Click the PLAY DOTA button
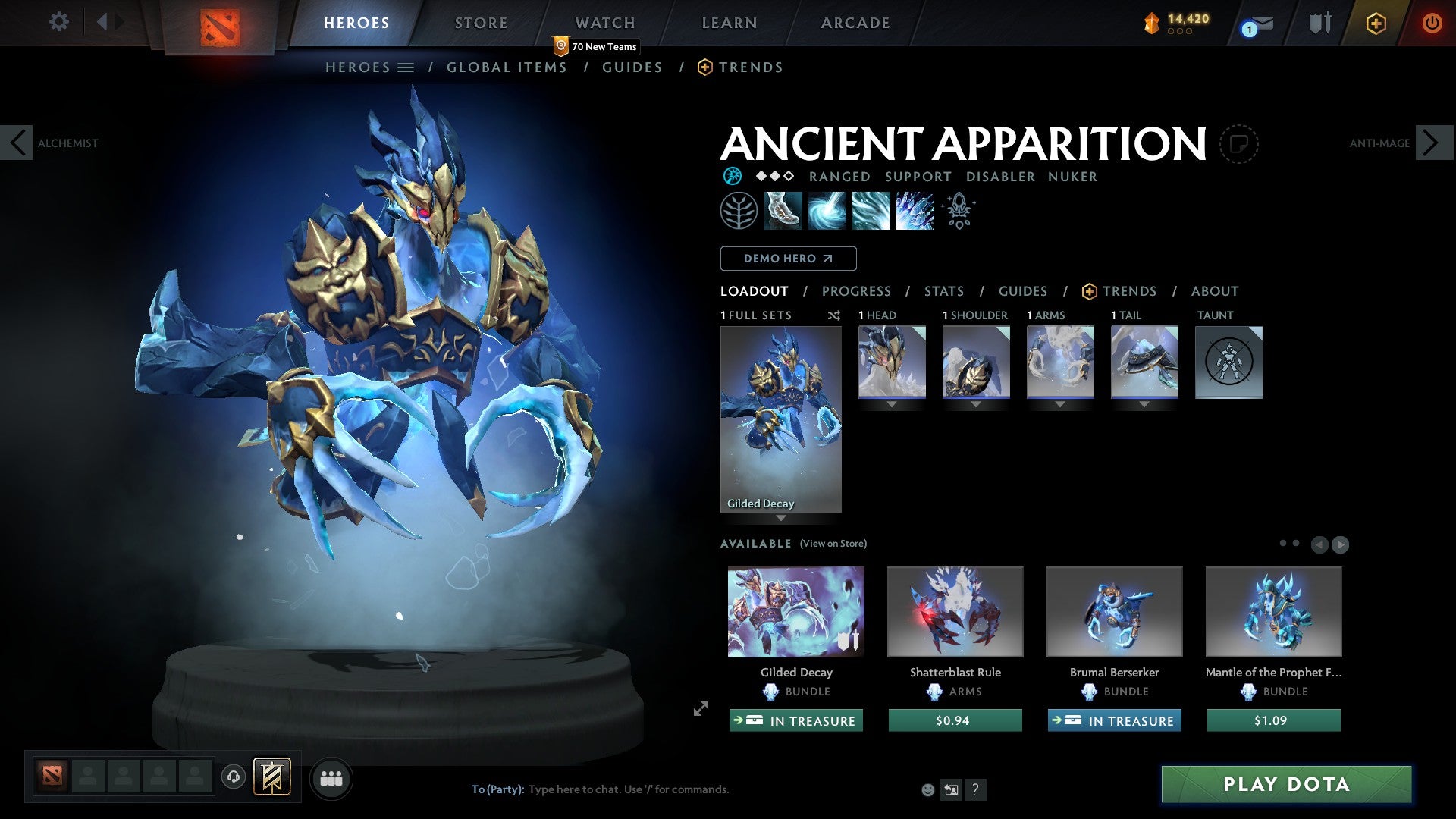 (1284, 784)
